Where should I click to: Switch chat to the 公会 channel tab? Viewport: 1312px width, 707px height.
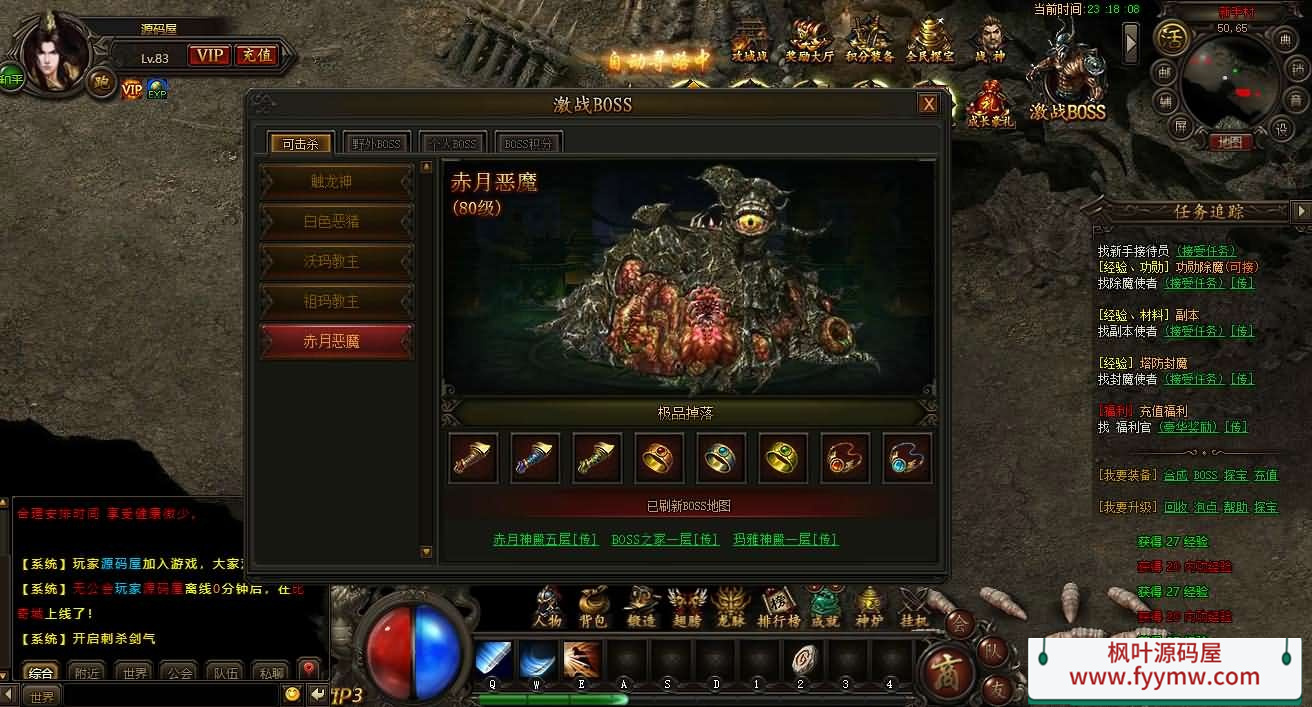point(179,672)
